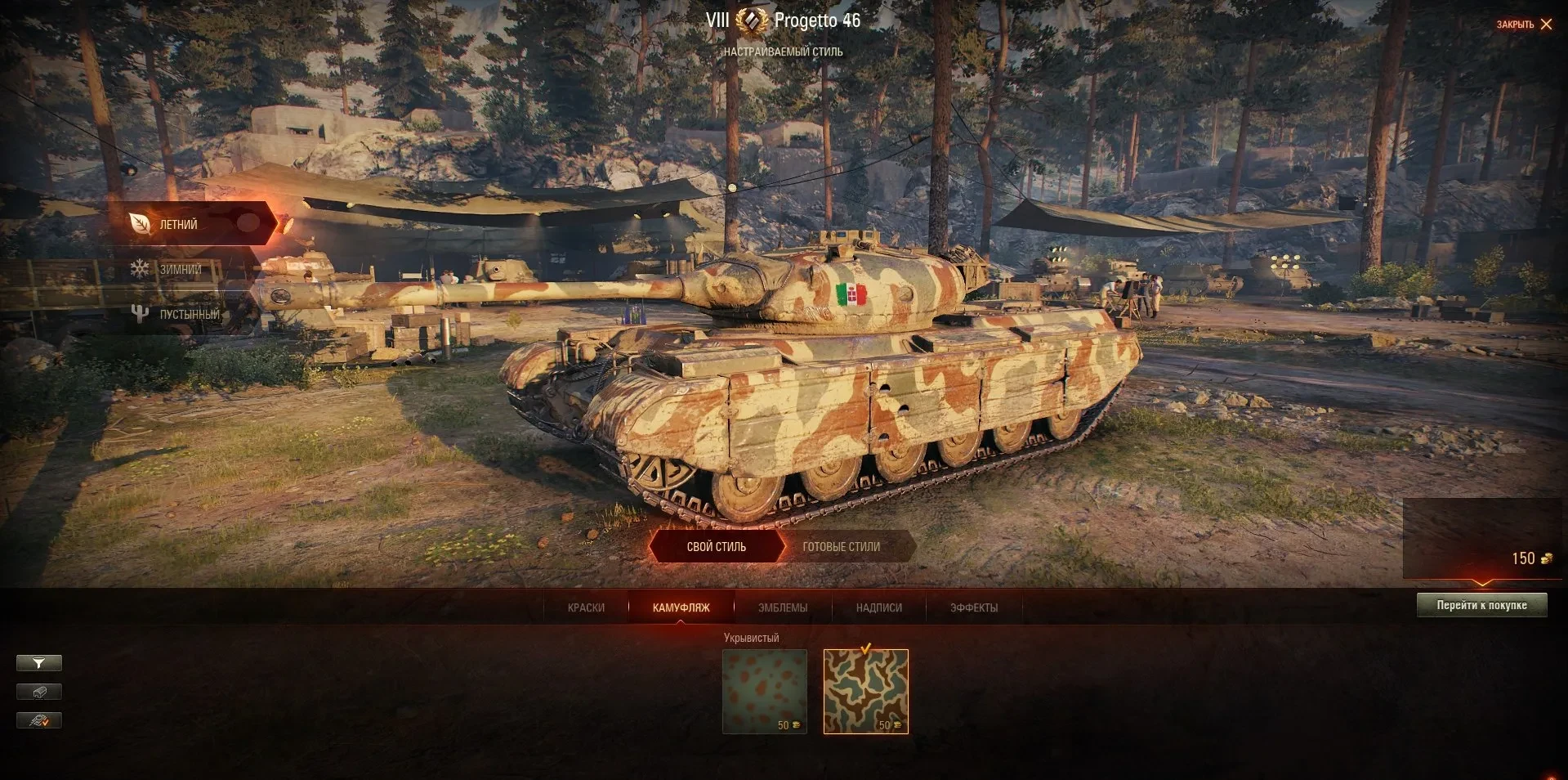Select the Летний summer camouflage season
The height and width of the screenshot is (780, 1568).
click(178, 224)
